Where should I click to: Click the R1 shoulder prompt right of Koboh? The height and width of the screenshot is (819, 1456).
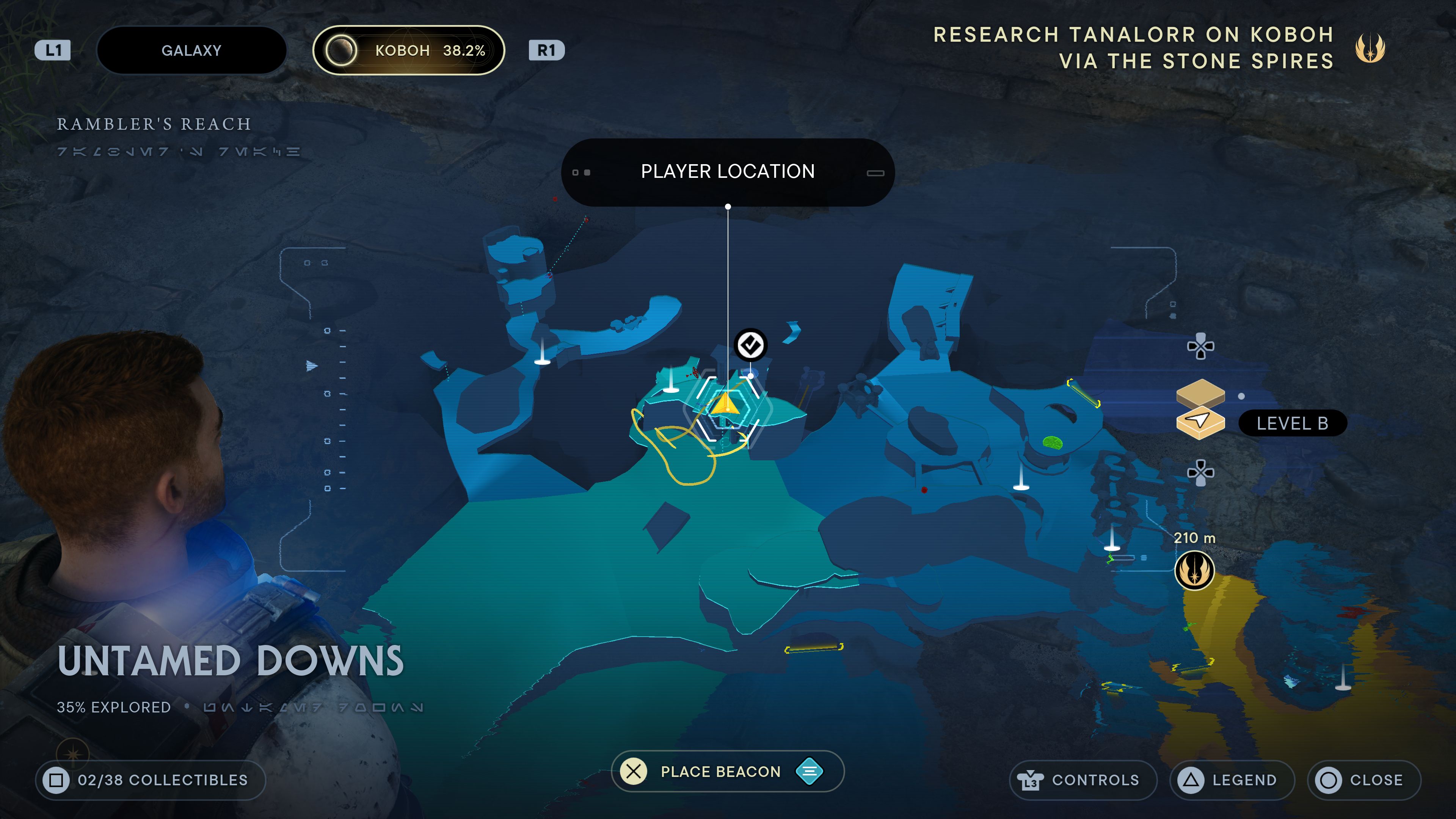(x=546, y=50)
